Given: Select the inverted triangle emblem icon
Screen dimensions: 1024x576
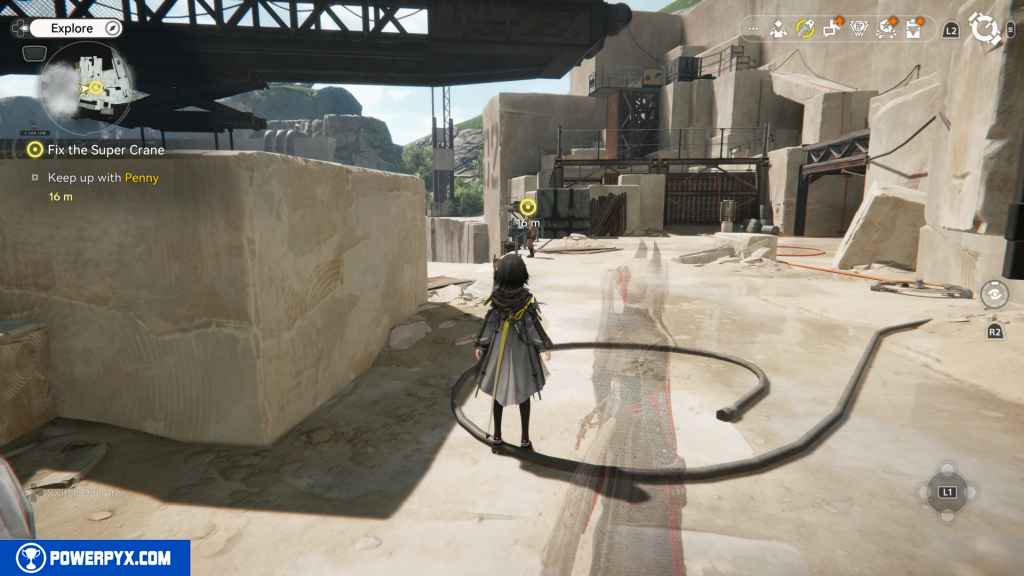Looking at the screenshot, I should coord(858,29).
